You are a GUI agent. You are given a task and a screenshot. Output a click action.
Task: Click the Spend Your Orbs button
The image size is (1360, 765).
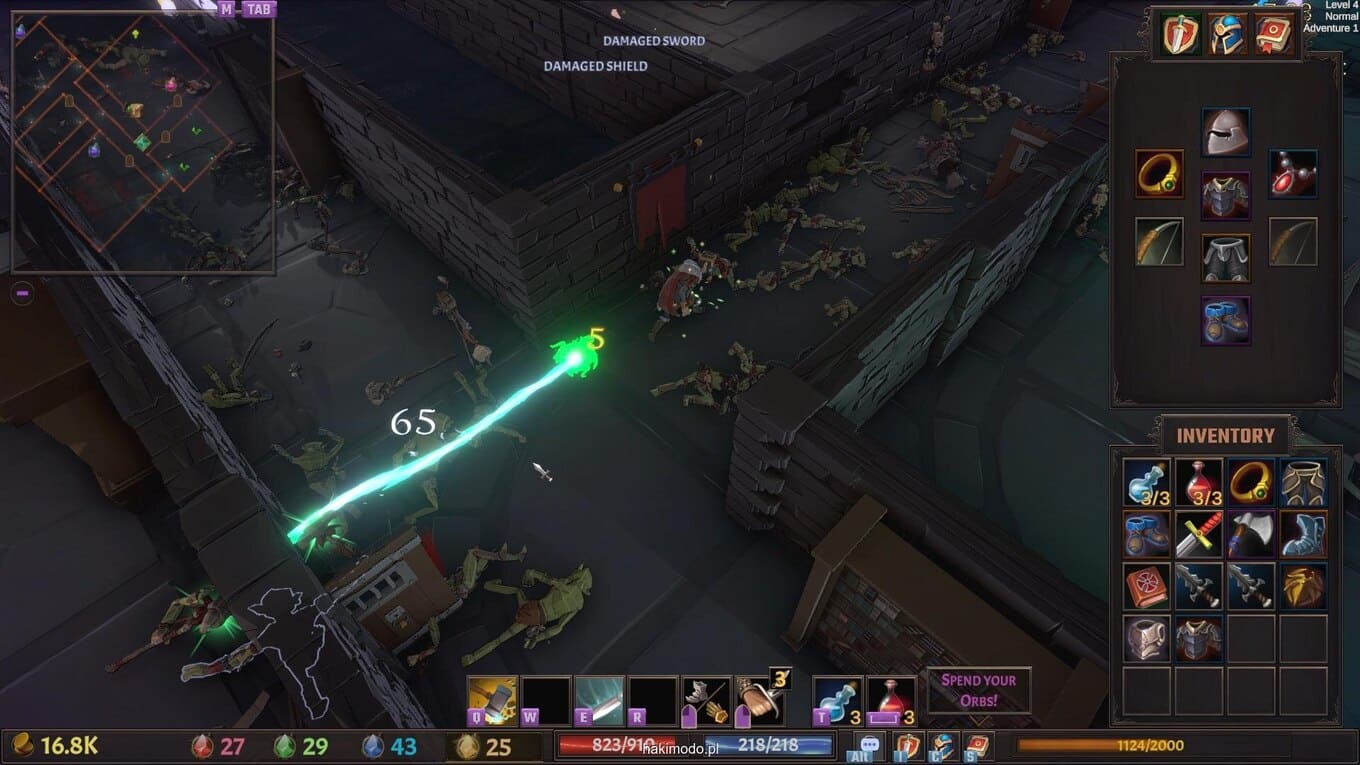(978, 690)
